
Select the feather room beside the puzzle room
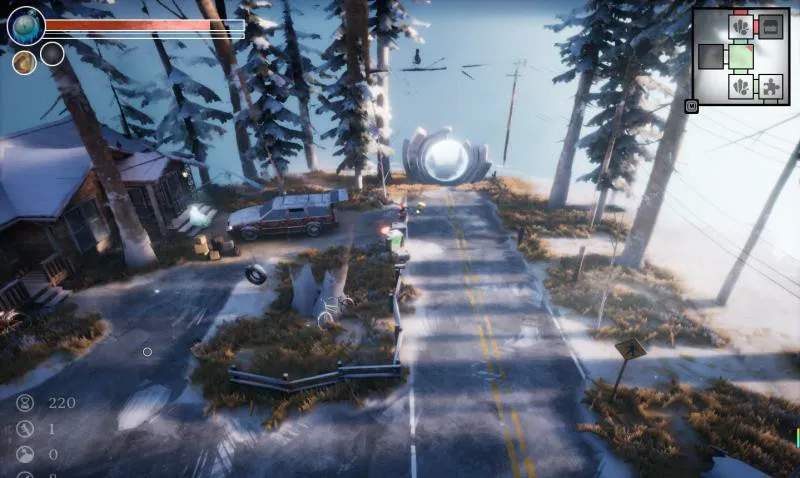[x=741, y=87]
